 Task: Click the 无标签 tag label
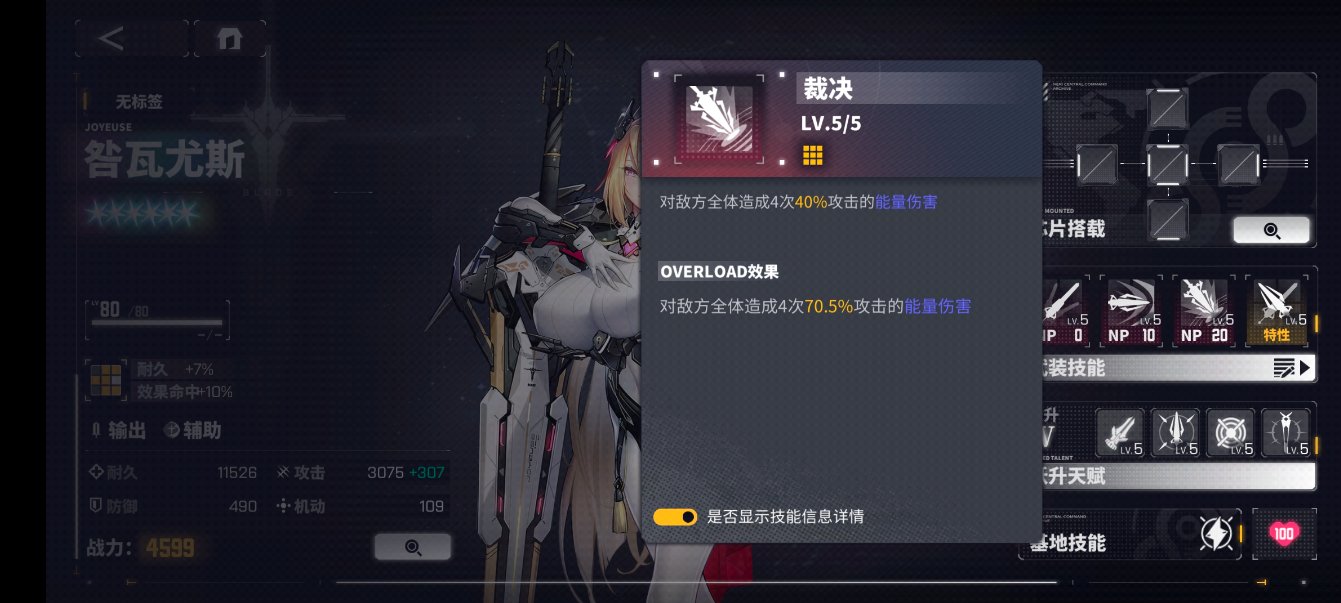click(138, 101)
